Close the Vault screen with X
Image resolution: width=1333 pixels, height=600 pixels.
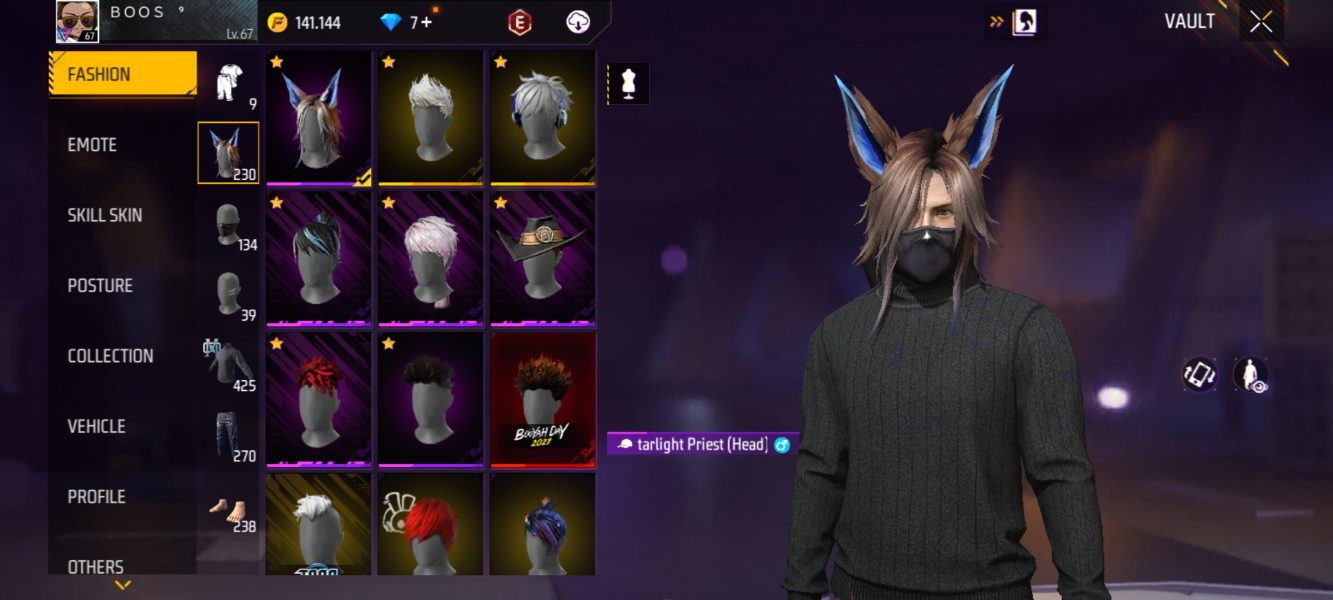click(1261, 22)
